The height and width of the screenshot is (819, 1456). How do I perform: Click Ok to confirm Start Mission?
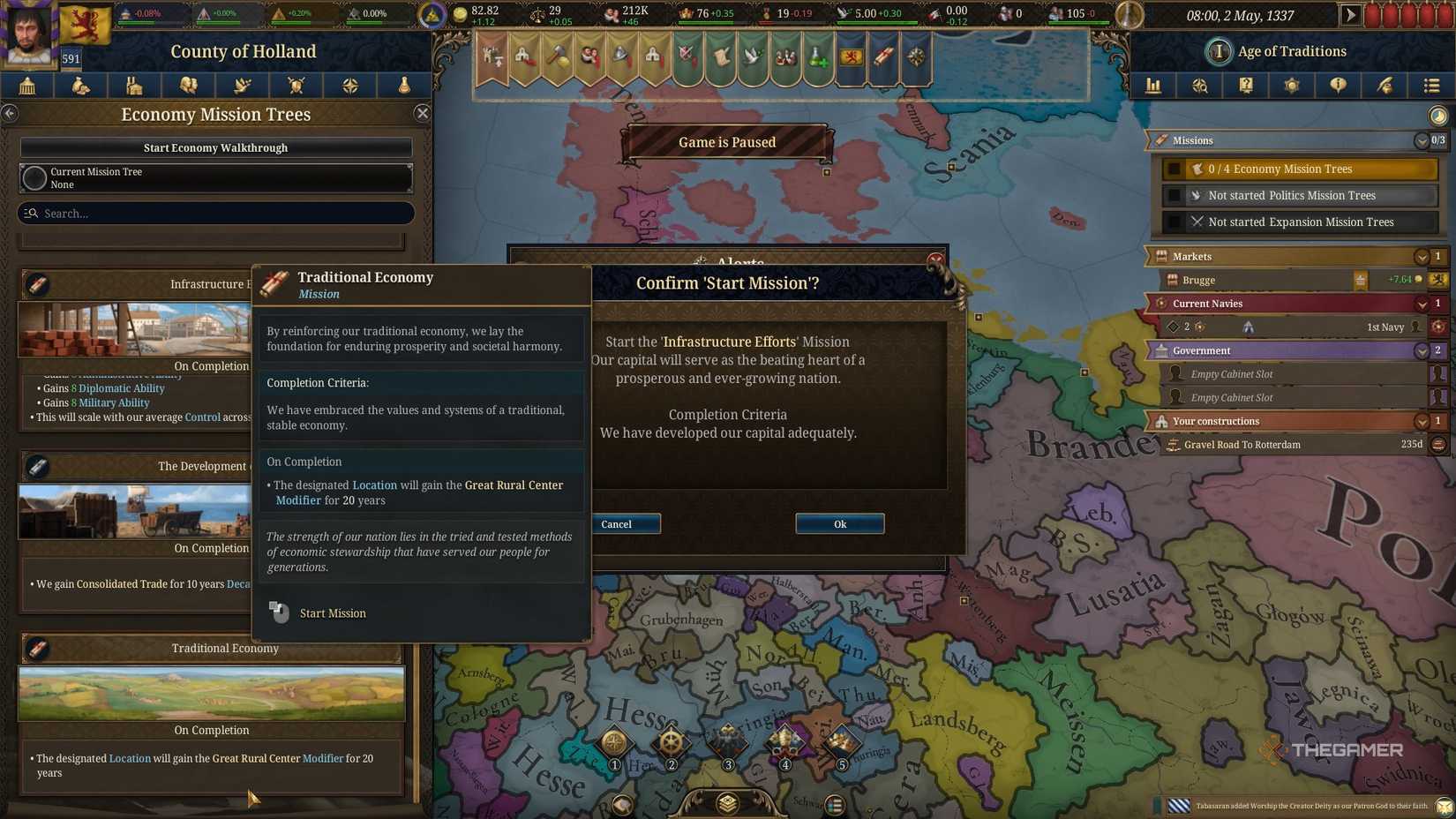(838, 523)
